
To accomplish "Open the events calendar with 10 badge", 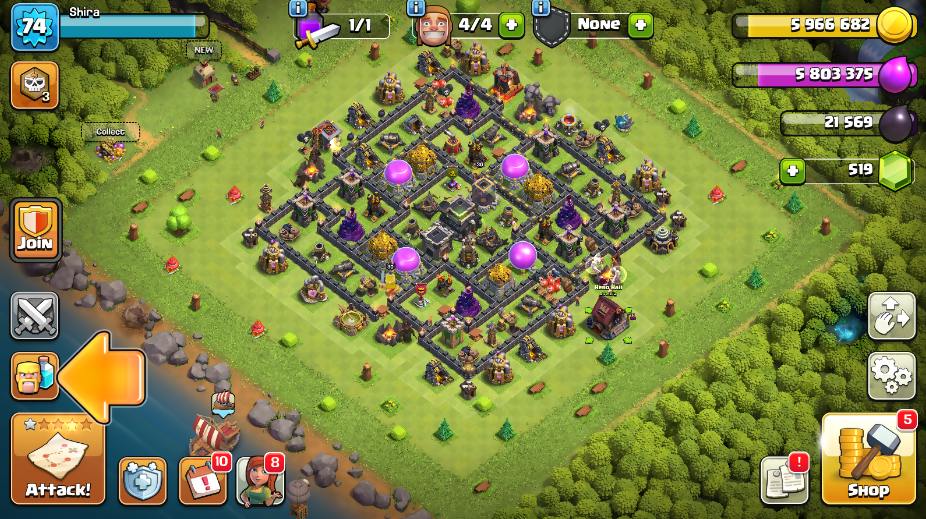I will (x=202, y=481).
